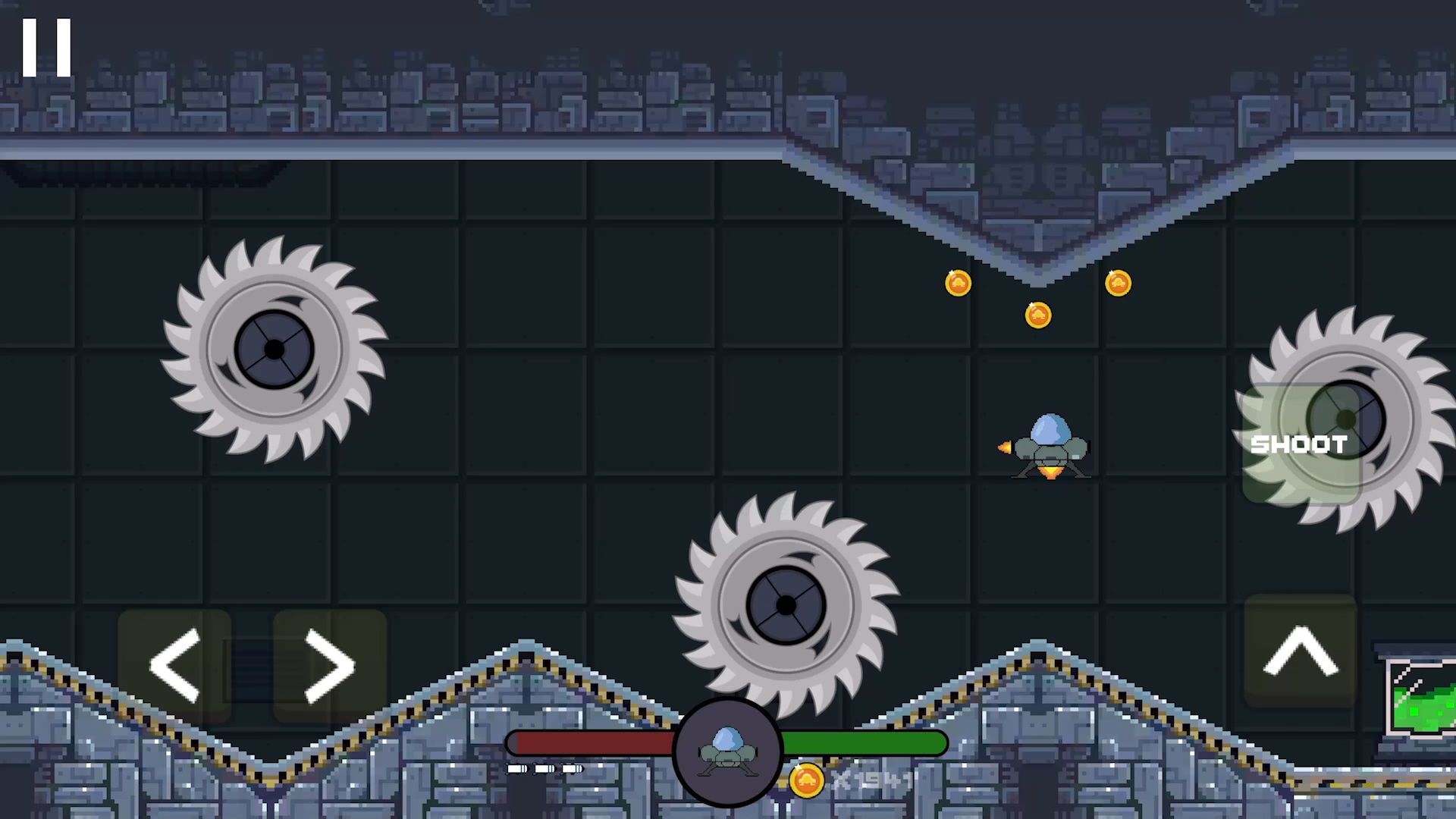This screenshot has height=819, width=1456.
Task: Tap the first missile ammo icon in the HUD
Action: (x=517, y=770)
